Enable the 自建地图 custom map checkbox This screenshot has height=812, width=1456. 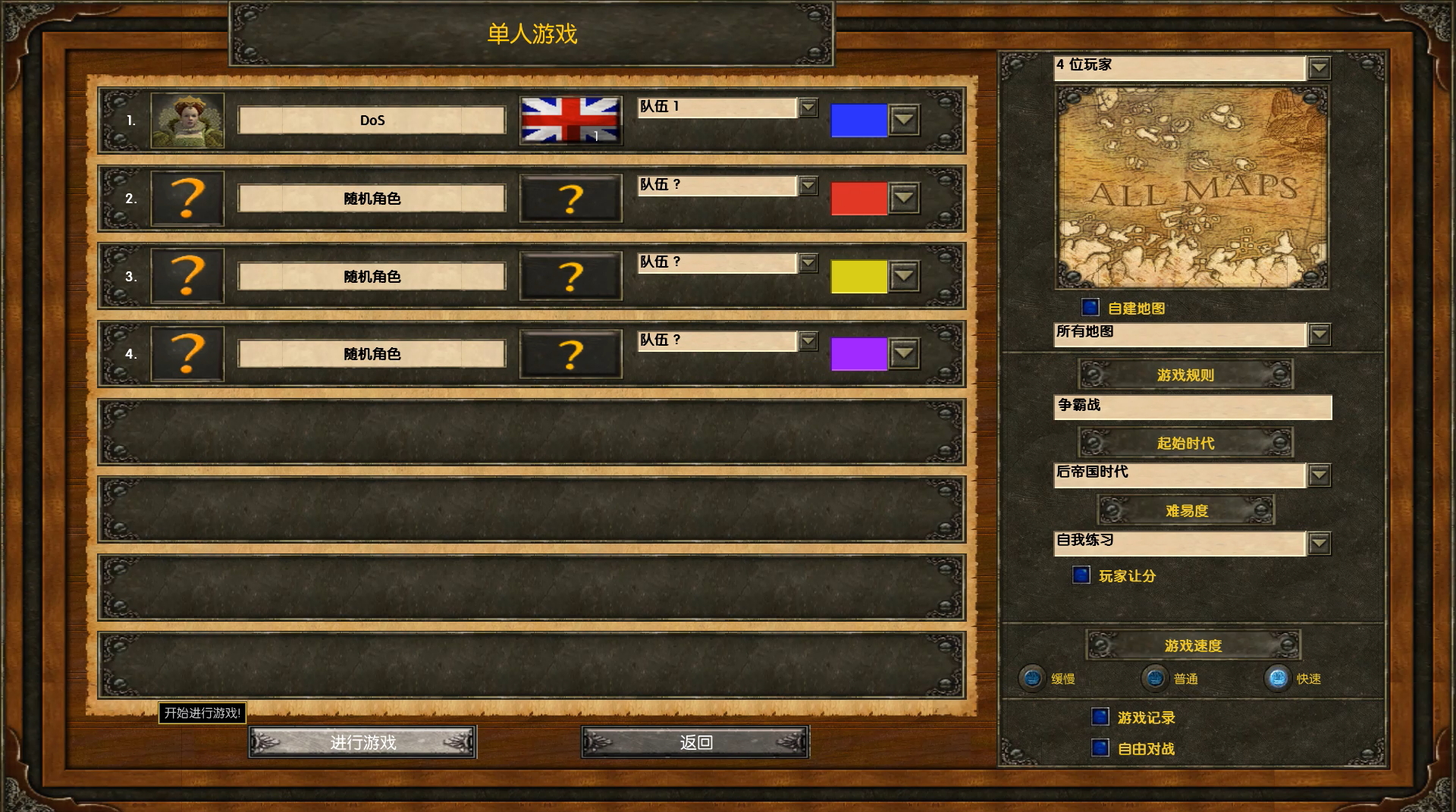click(x=1090, y=308)
